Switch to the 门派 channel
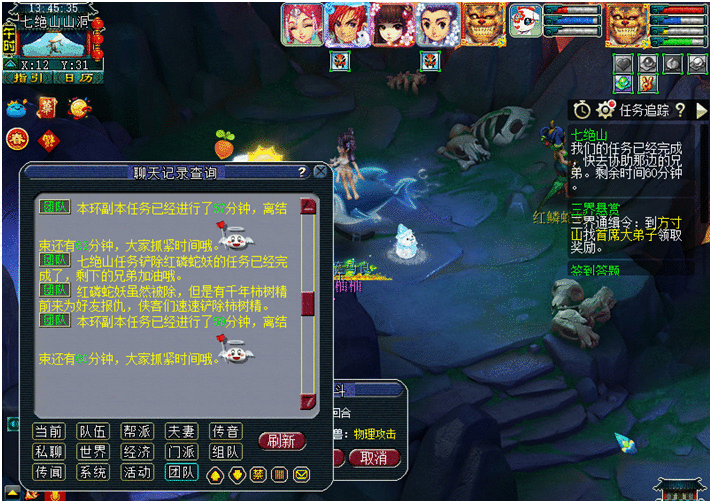Image resolution: width=712 pixels, height=501 pixels. (x=181, y=451)
